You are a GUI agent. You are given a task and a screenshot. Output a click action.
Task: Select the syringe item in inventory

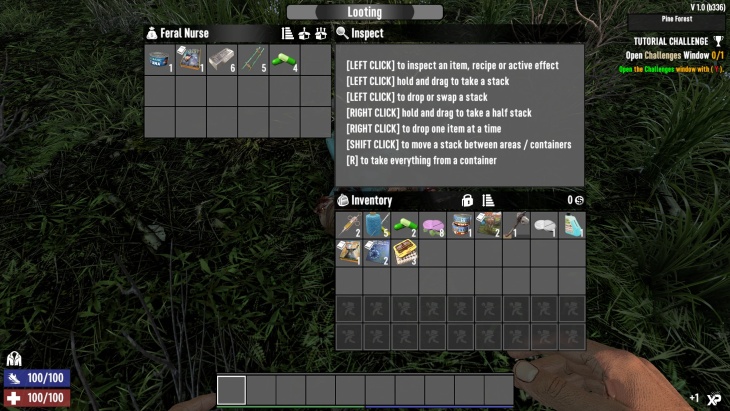pyautogui.click(x=349, y=226)
